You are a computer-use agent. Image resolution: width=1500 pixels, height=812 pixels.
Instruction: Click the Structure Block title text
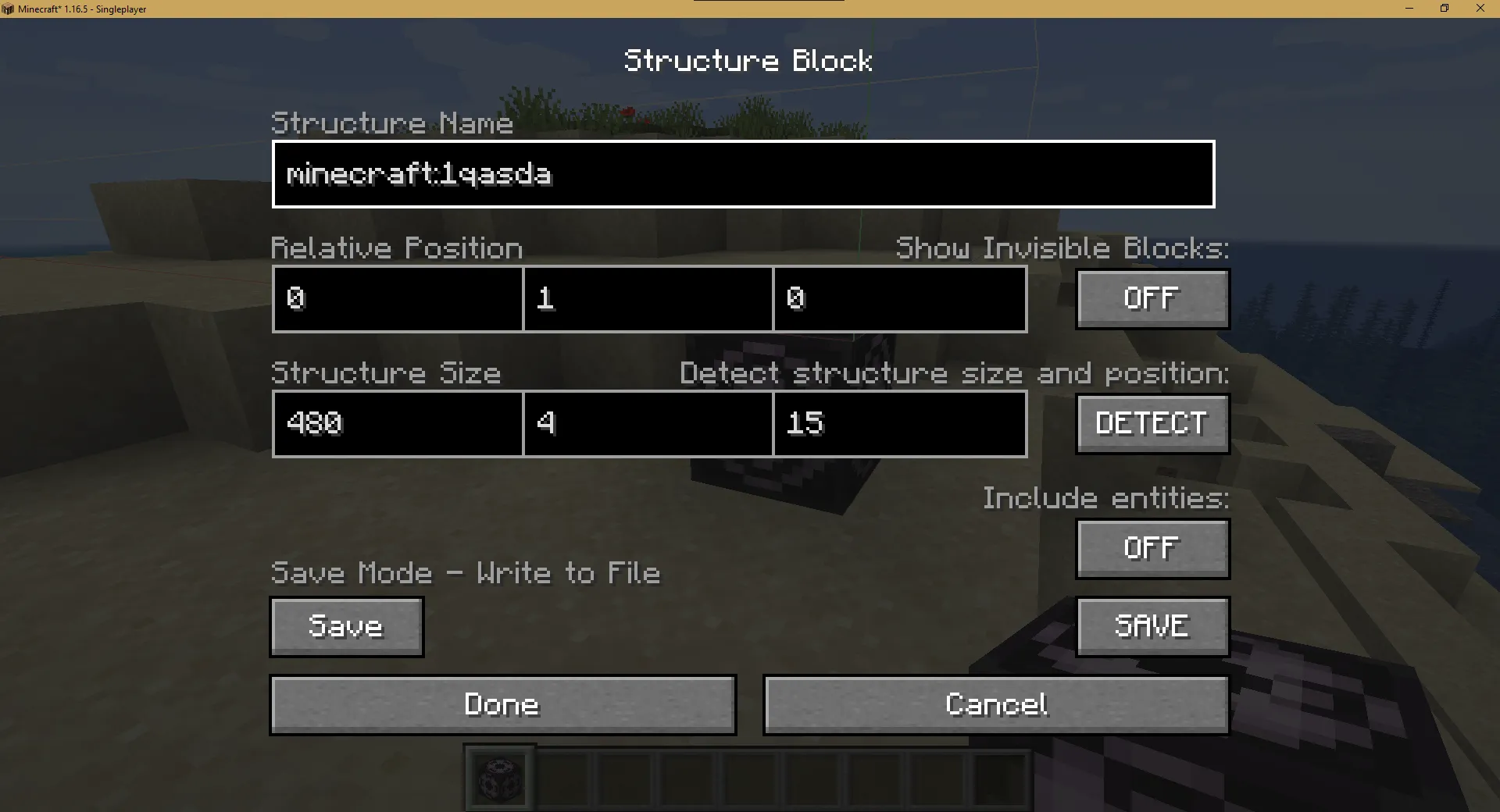748,60
